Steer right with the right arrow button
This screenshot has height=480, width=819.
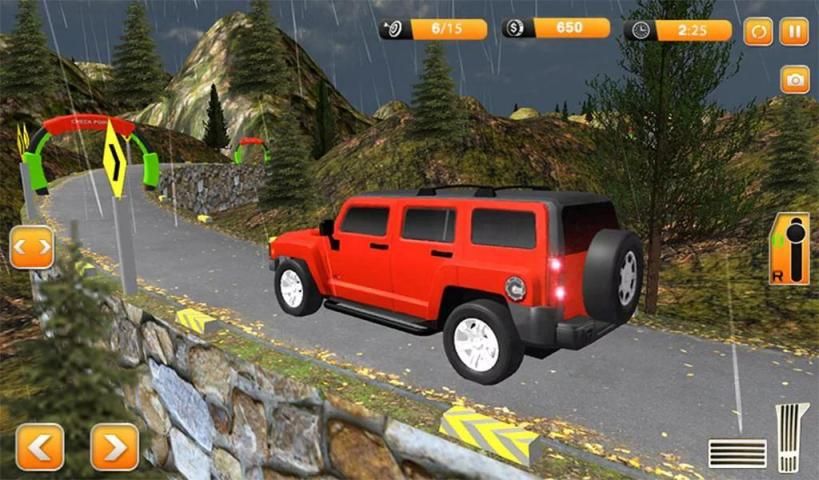(x=115, y=446)
